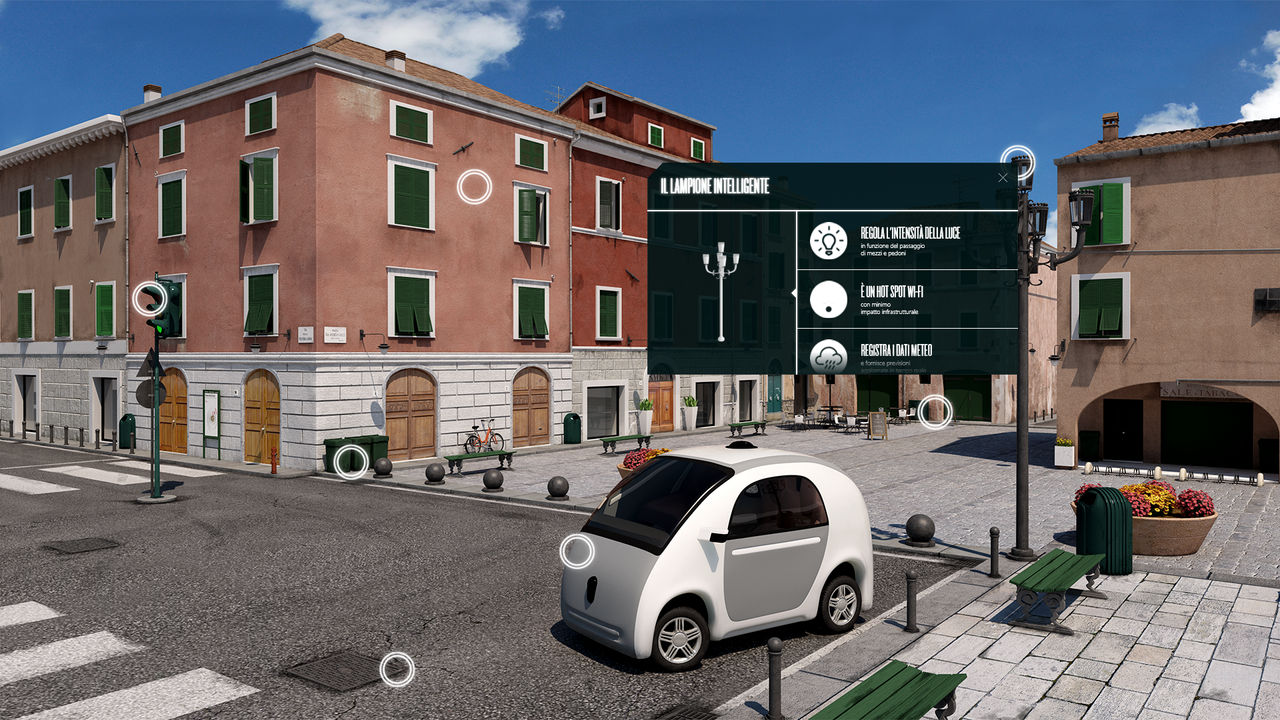Choose the Hot Spot Wi-Fi feature icon
The height and width of the screenshot is (720, 1280).
(x=828, y=299)
